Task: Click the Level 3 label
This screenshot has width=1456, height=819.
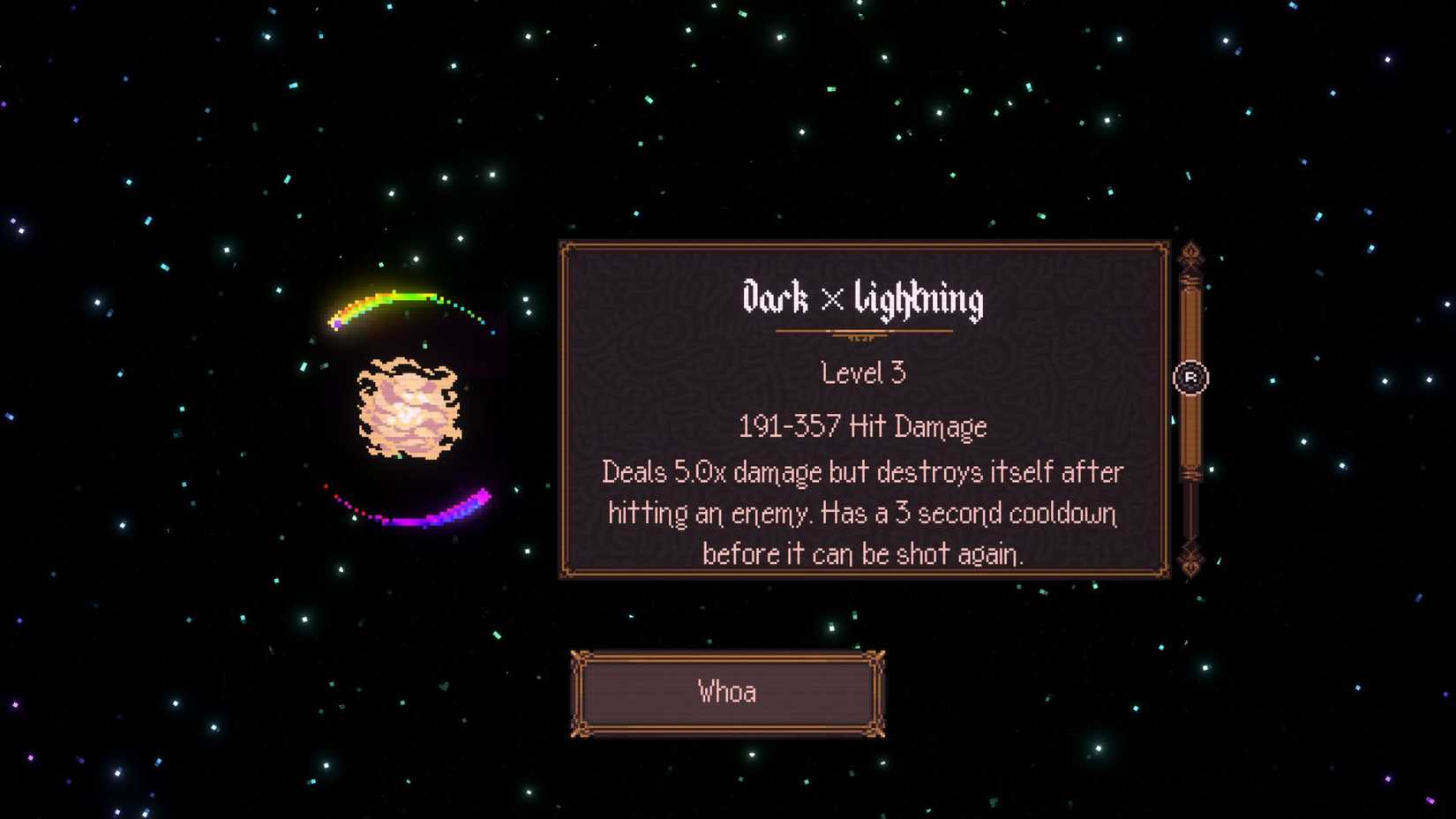Action: point(862,372)
